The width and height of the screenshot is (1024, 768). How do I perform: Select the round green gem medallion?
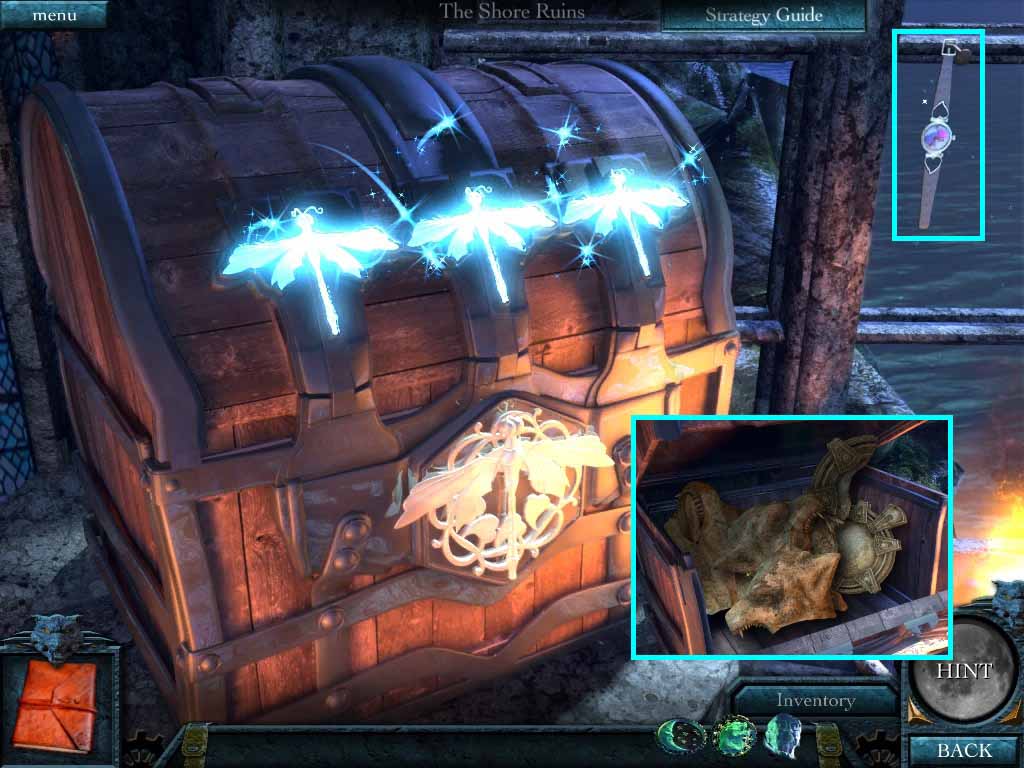734,738
